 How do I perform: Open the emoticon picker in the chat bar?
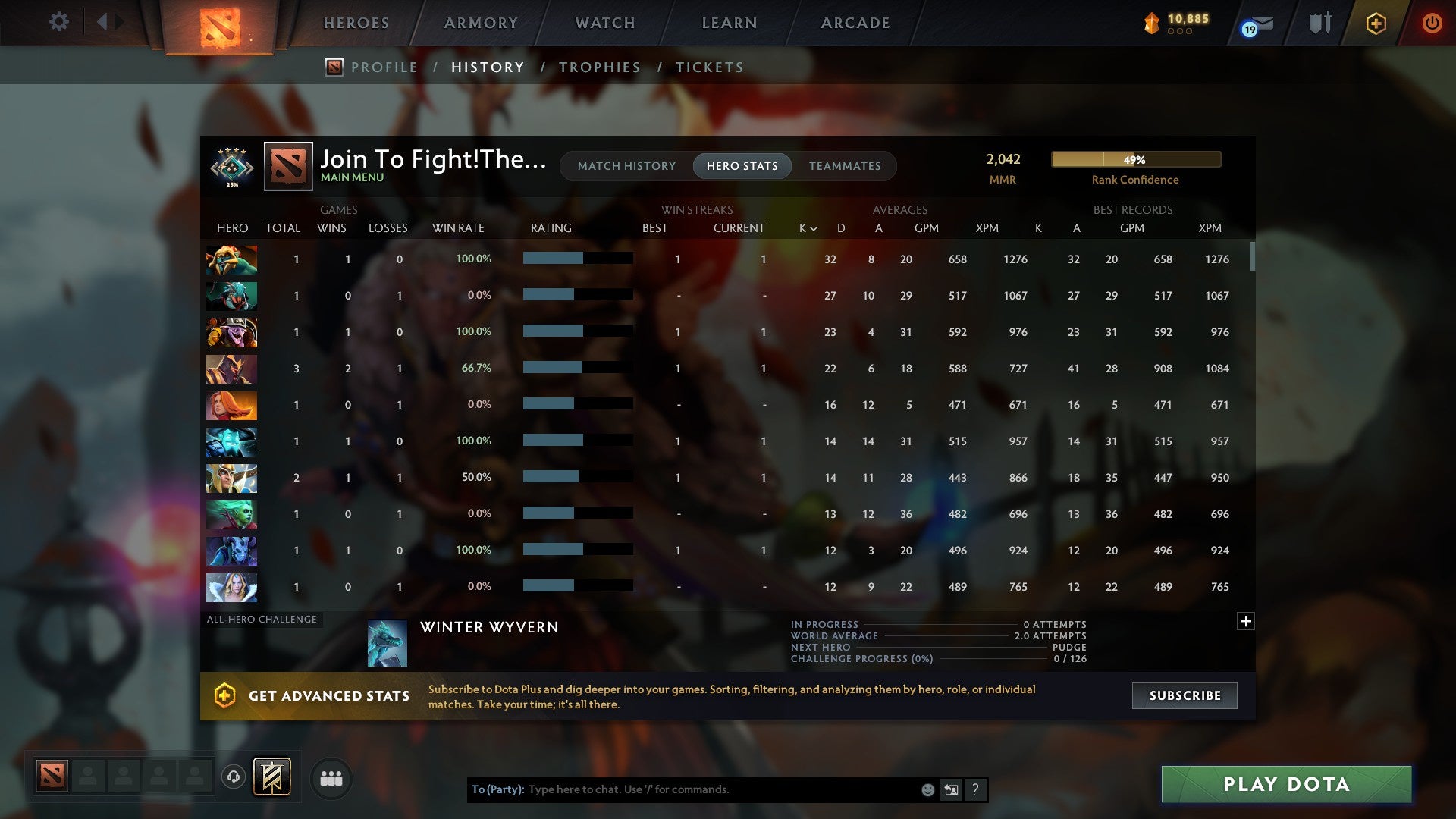click(928, 789)
